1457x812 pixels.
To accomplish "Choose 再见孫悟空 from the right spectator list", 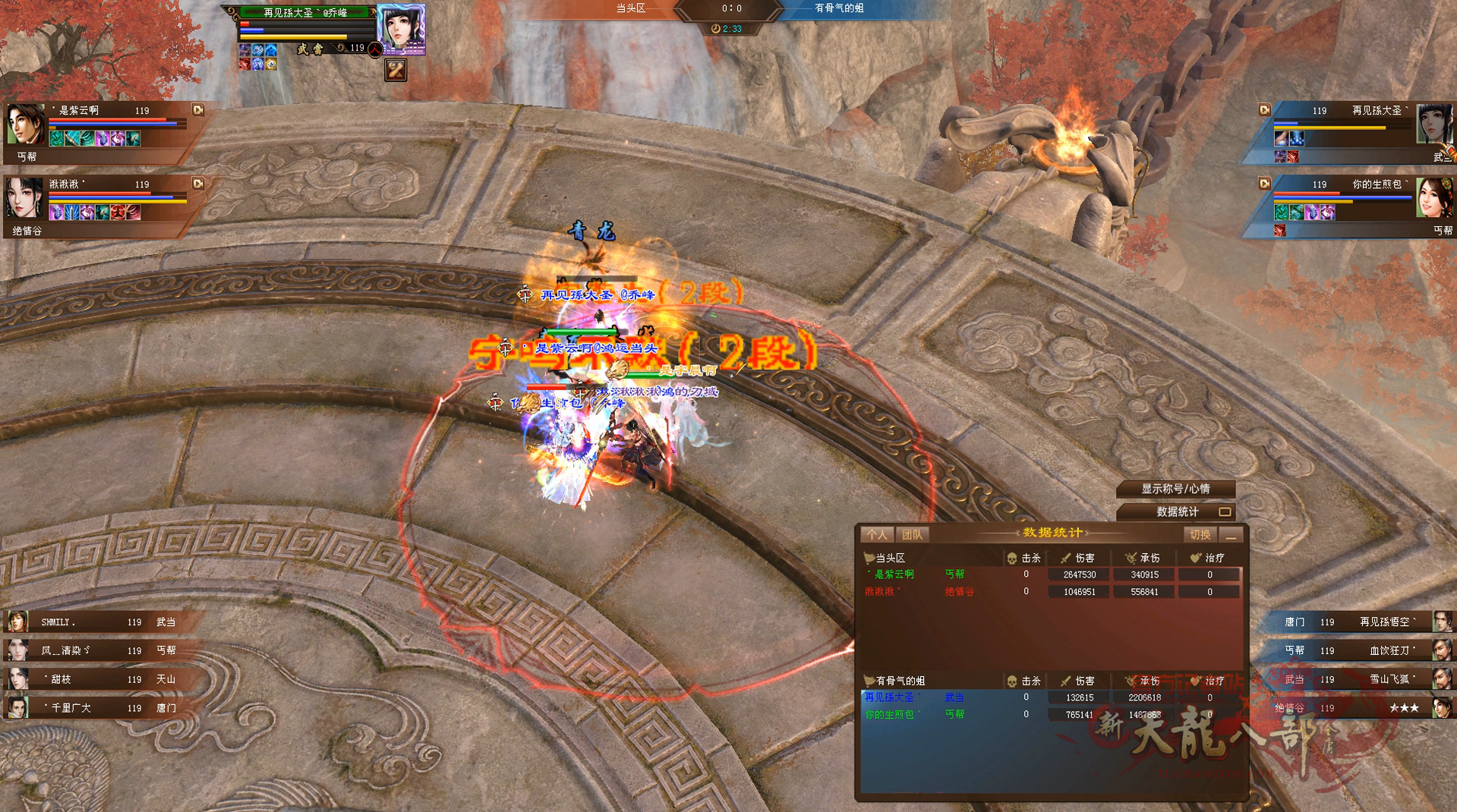I will 1367,622.
